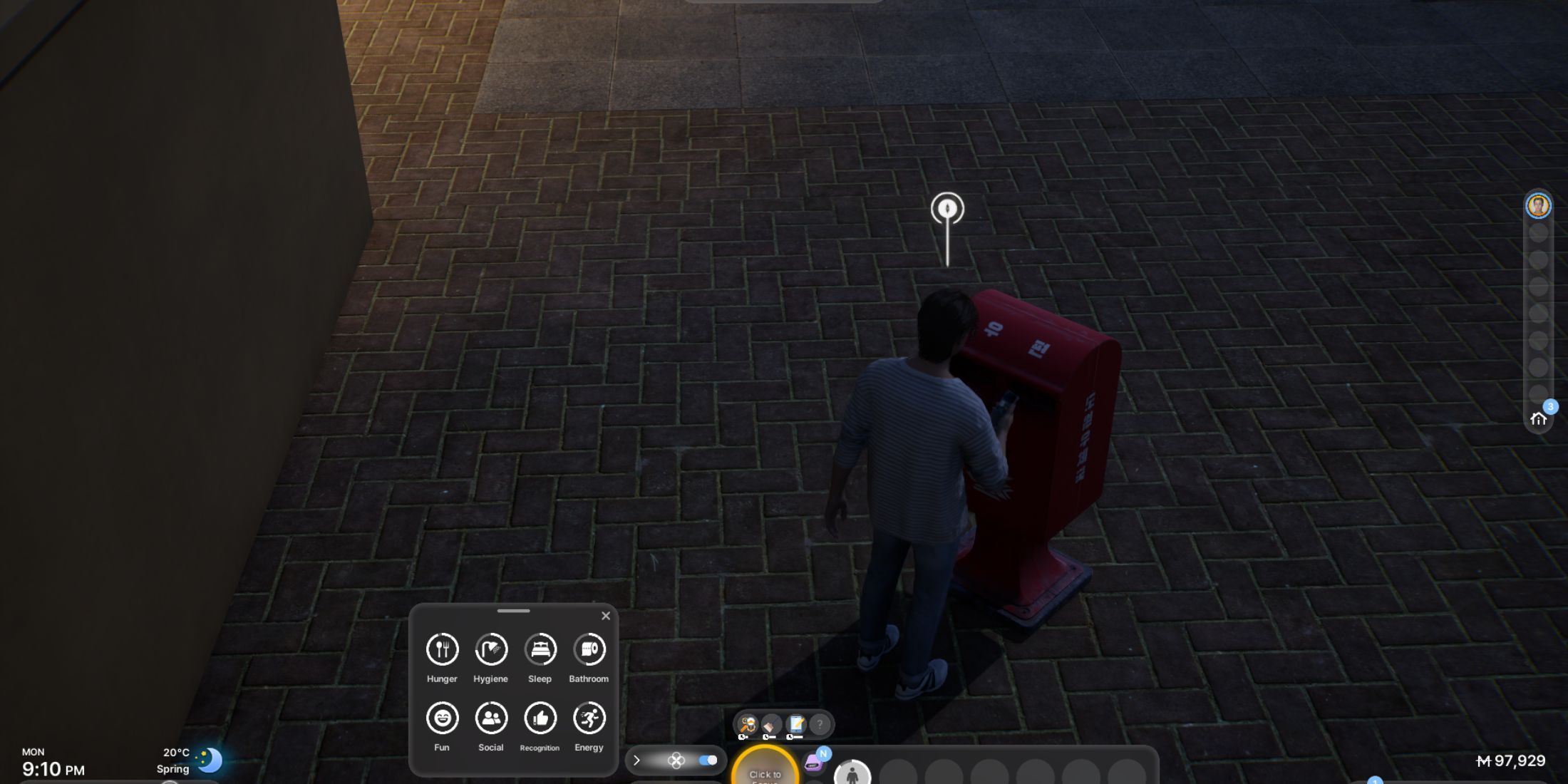1568x784 pixels.
Task: Click the Sleep need icon
Action: 540,649
